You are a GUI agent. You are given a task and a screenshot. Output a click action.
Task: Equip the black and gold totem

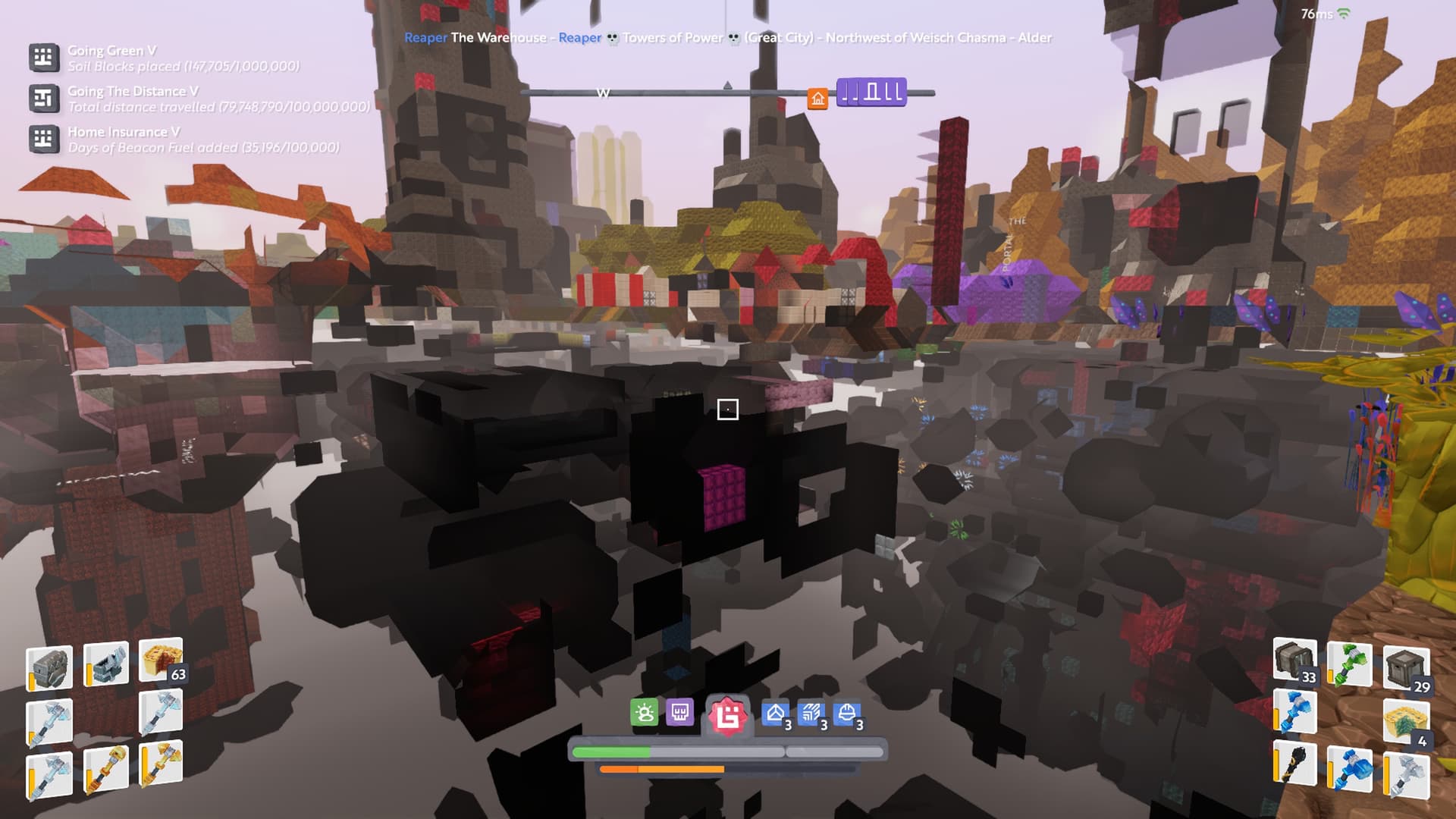click(x=1294, y=764)
